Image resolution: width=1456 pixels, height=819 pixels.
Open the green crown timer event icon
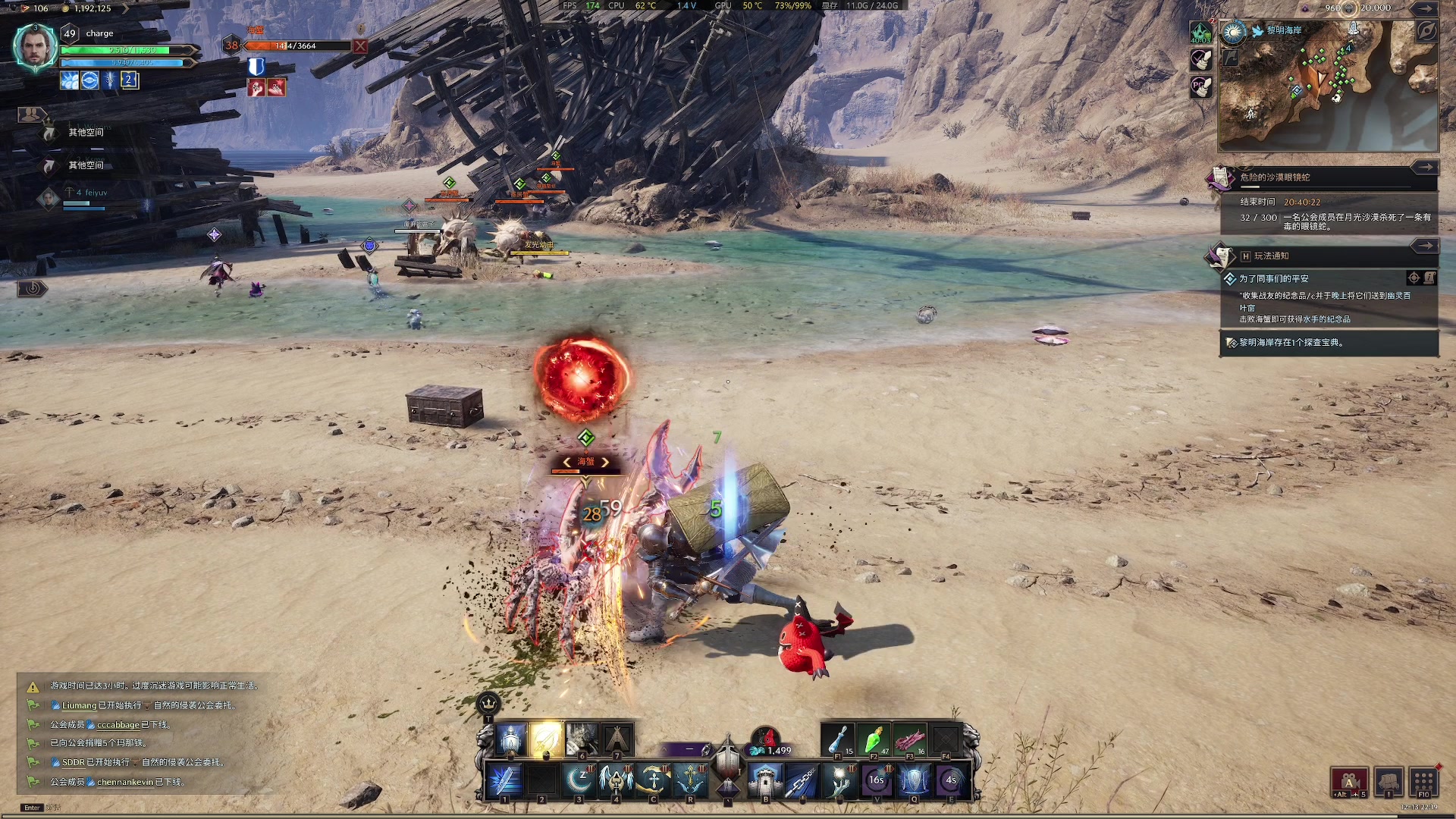1200,33
